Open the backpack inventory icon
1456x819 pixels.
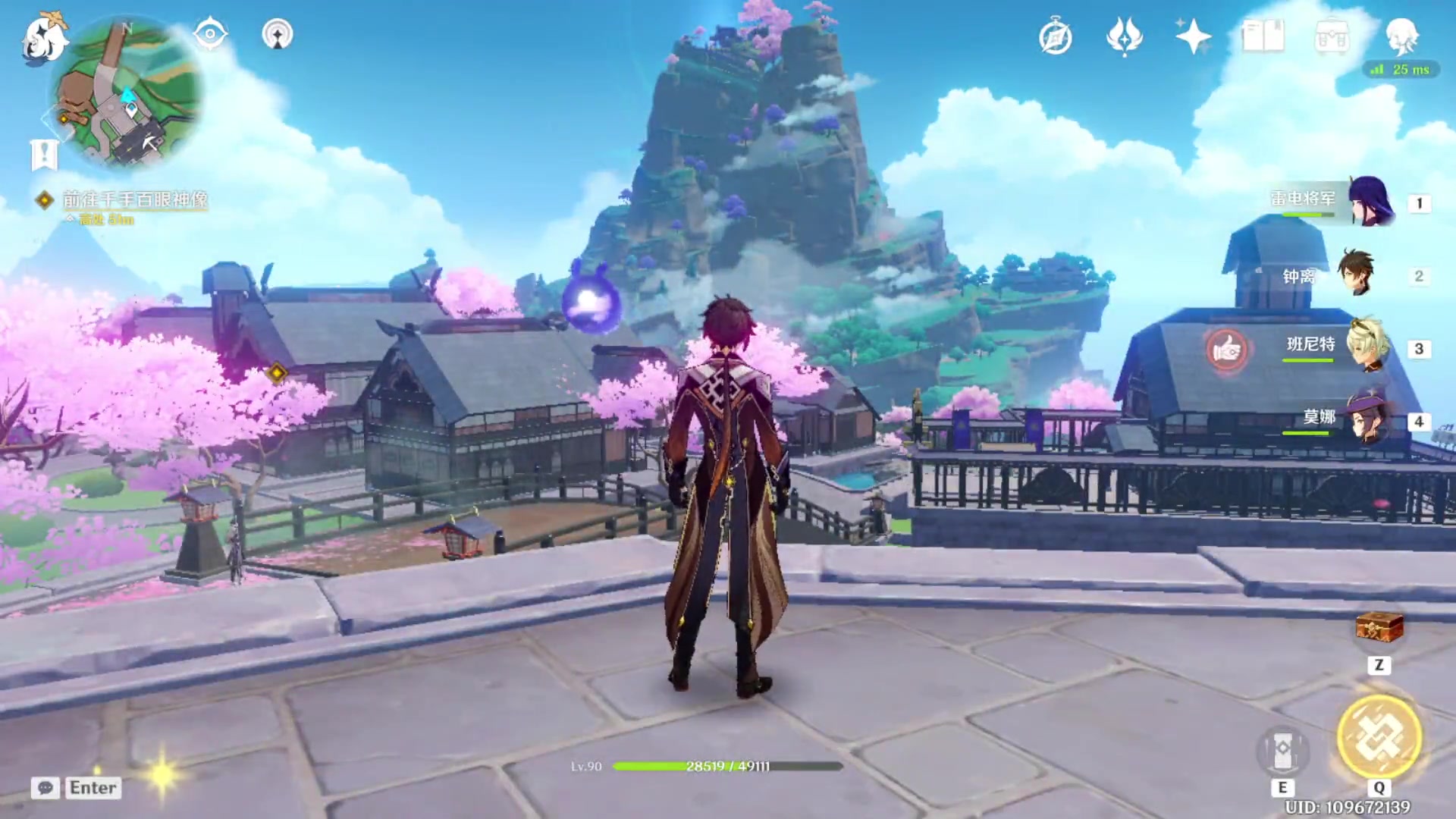(x=1332, y=36)
